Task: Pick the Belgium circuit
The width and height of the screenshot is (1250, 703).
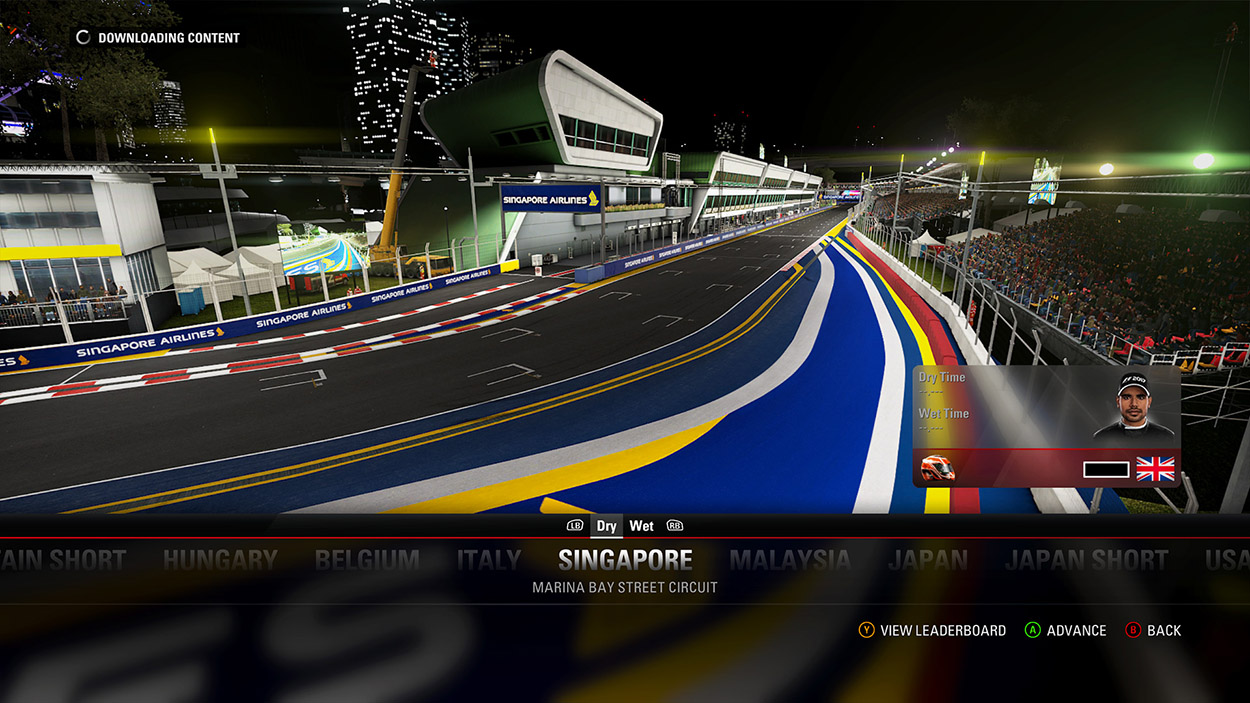Action: [x=367, y=560]
